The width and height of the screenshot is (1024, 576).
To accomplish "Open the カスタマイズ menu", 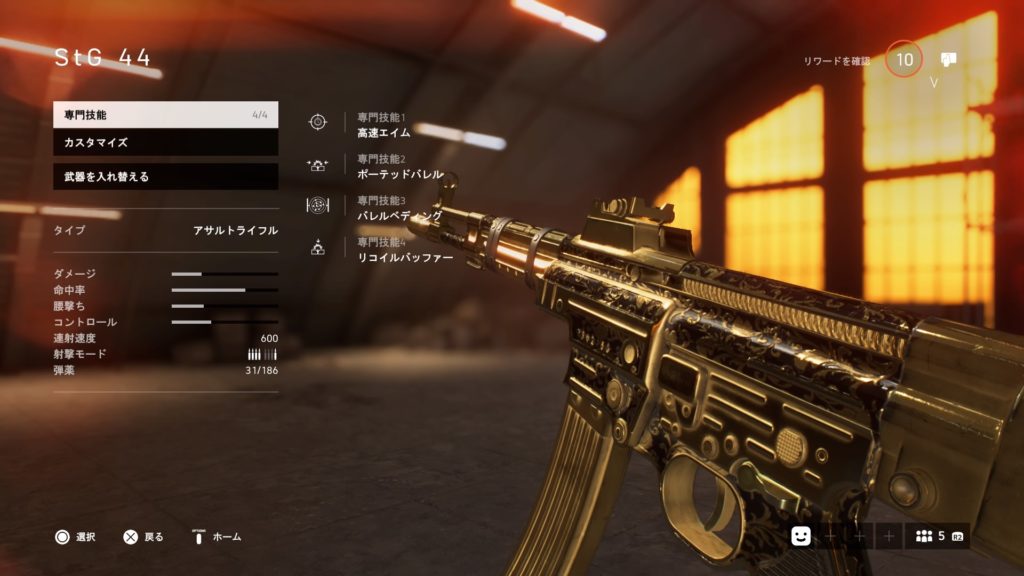I will click(x=165, y=143).
